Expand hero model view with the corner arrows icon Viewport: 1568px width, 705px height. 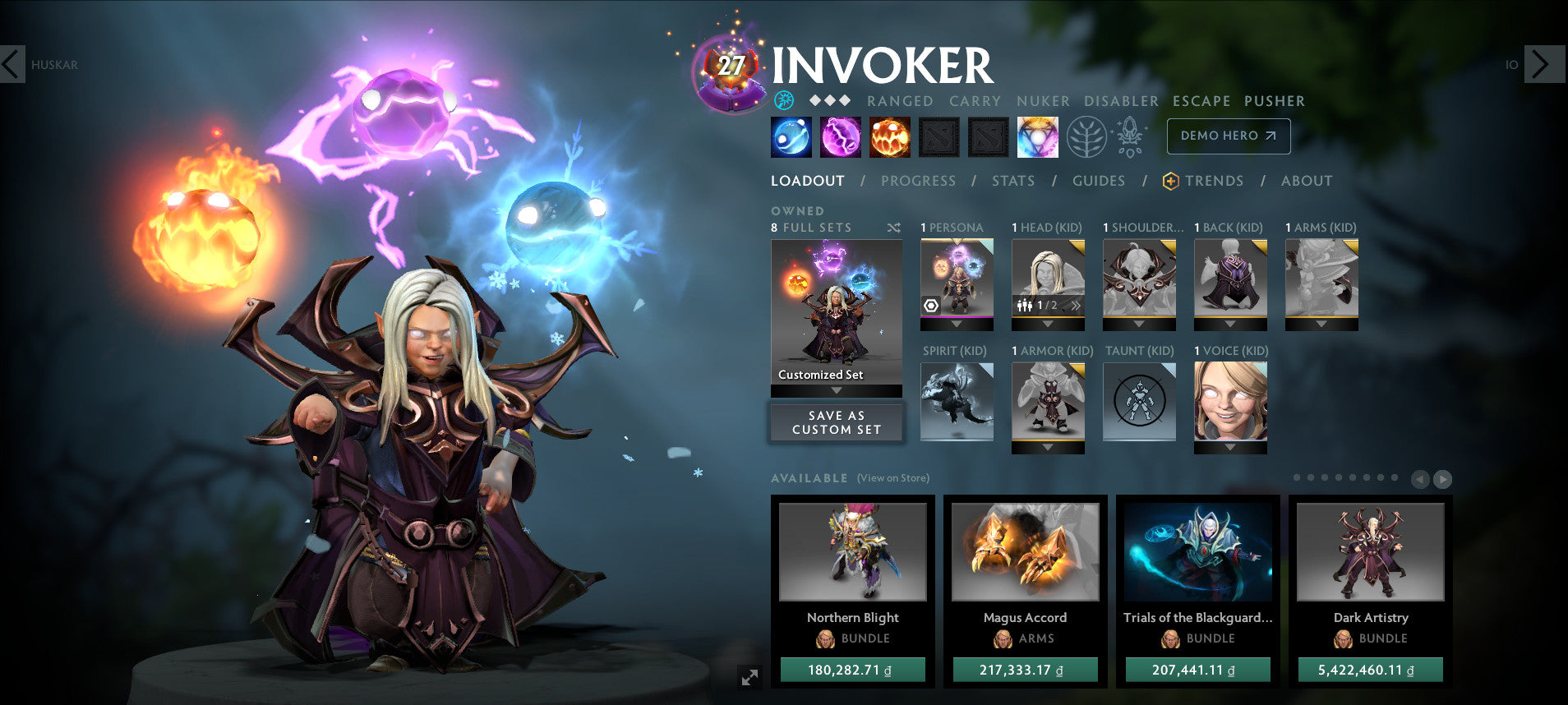pos(748,677)
